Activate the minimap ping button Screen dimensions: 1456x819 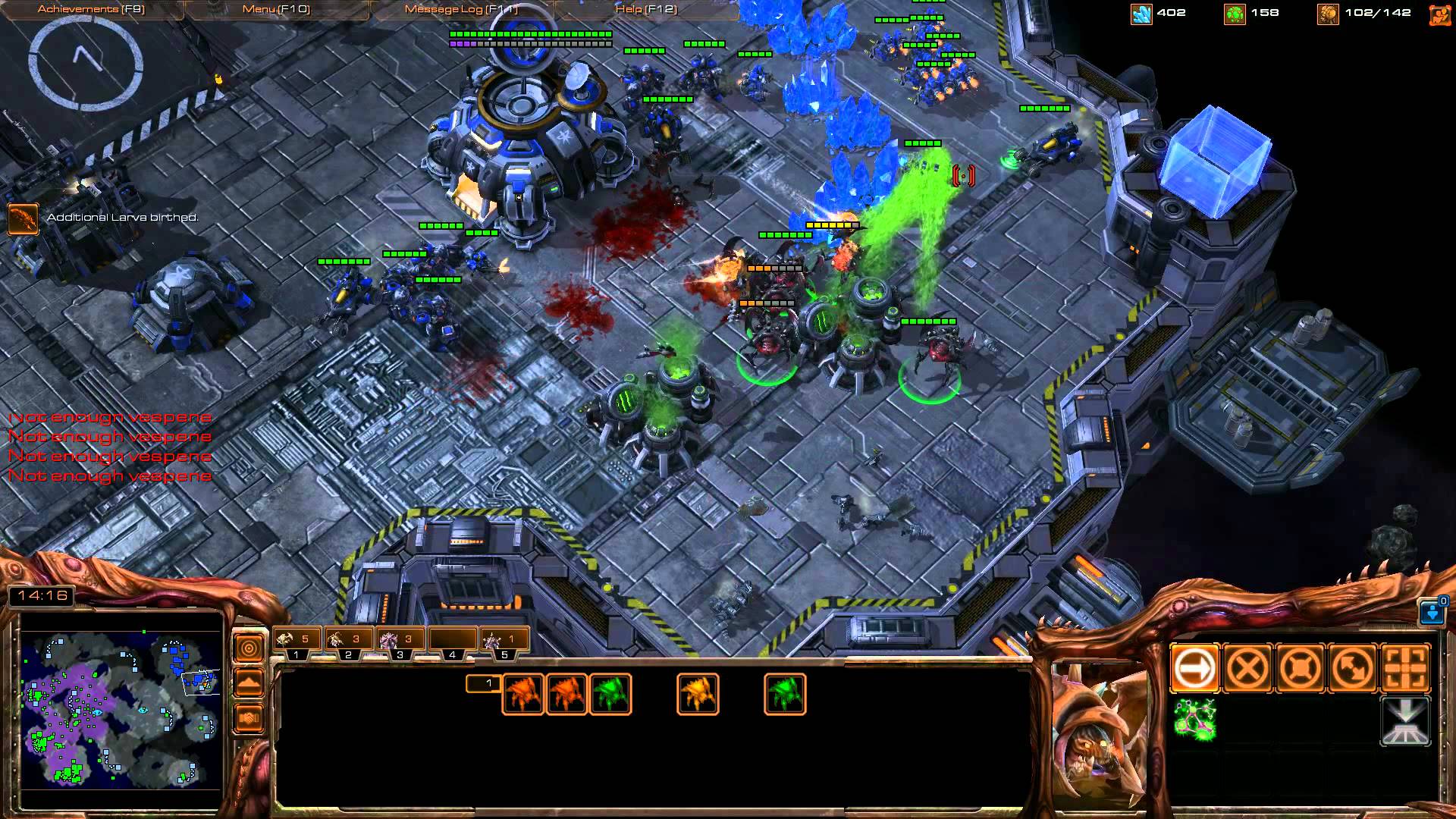249,648
